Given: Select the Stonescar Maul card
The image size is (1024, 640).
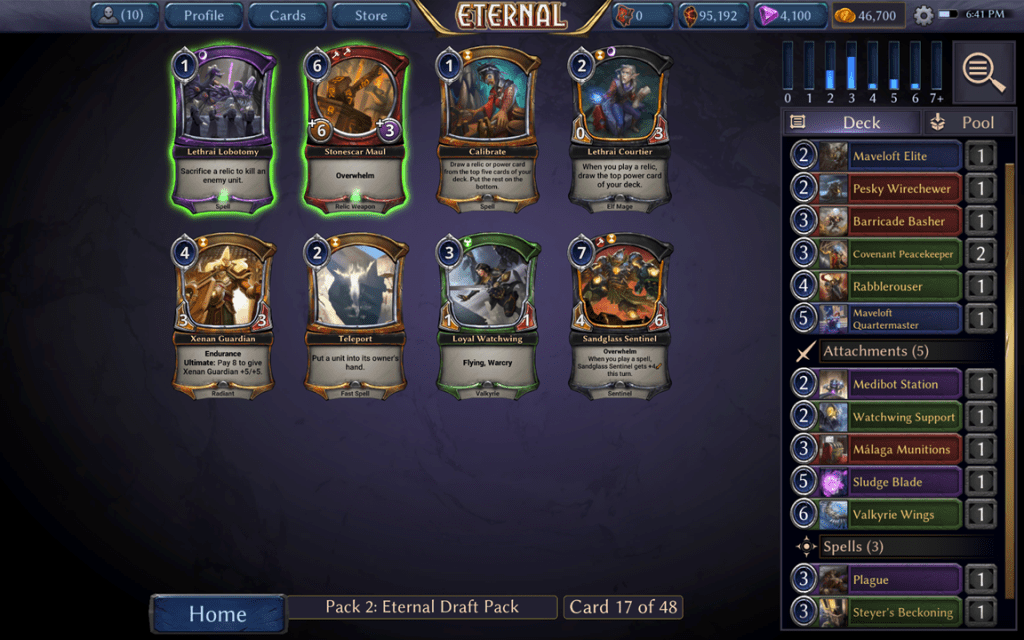Looking at the screenshot, I should 357,128.
